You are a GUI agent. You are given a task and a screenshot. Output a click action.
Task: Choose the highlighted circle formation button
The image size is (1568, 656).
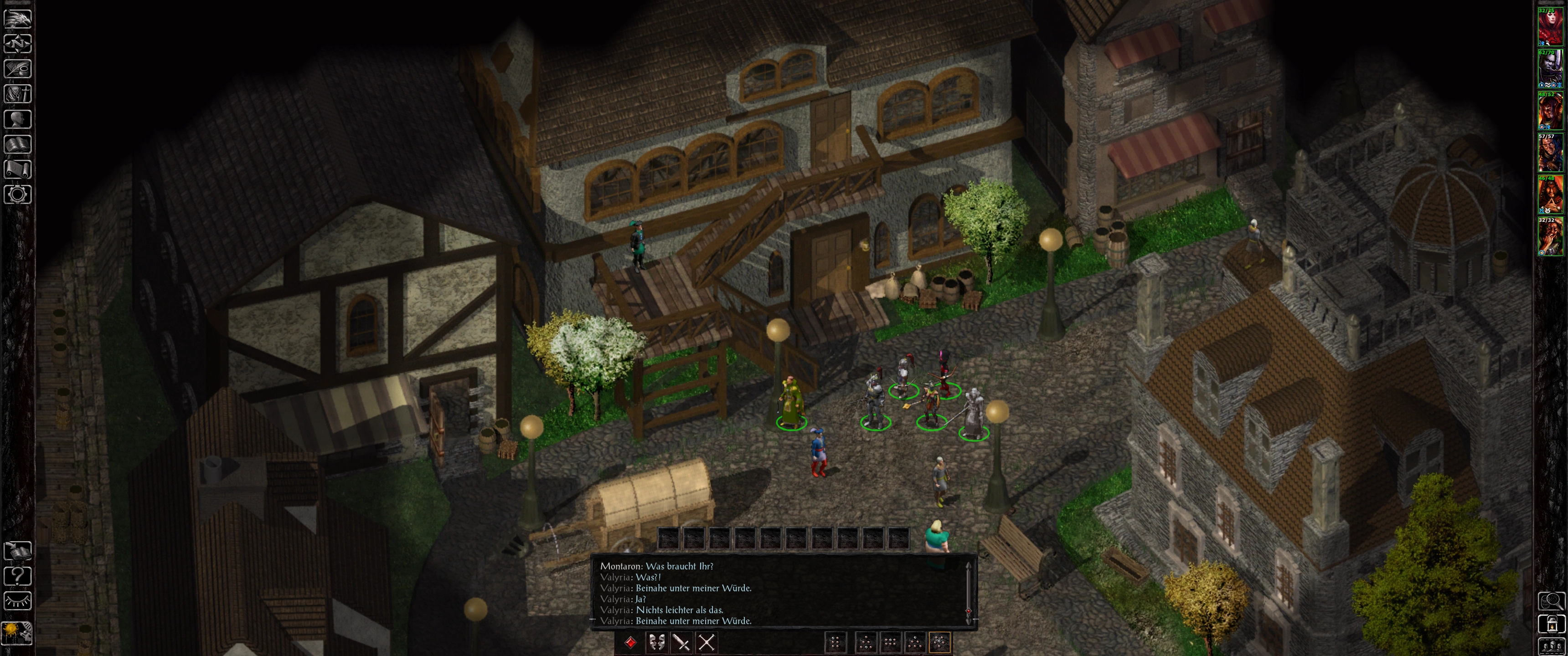(940, 643)
